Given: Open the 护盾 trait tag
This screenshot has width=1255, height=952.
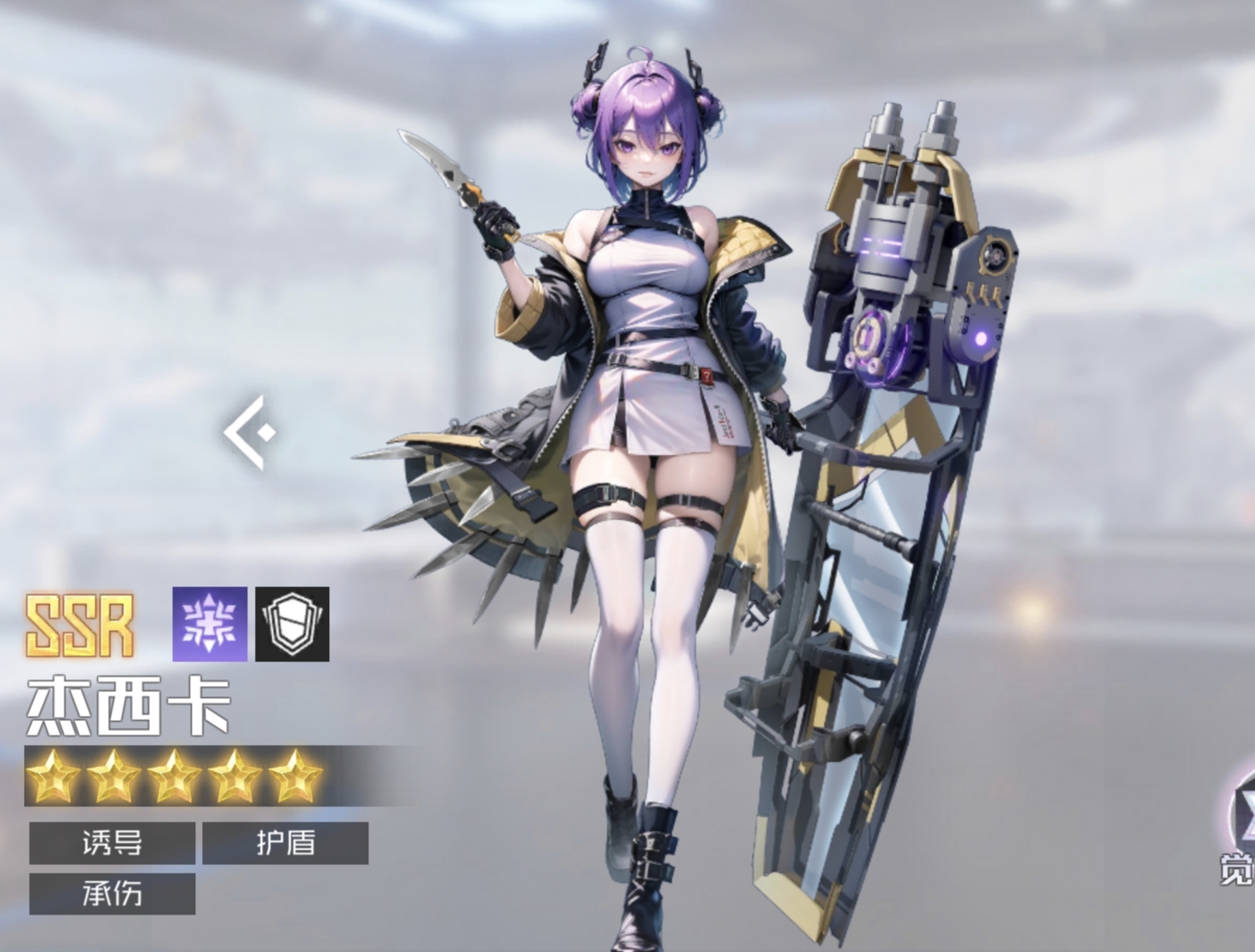Looking at the screenshot, I should tap(286, 843).
